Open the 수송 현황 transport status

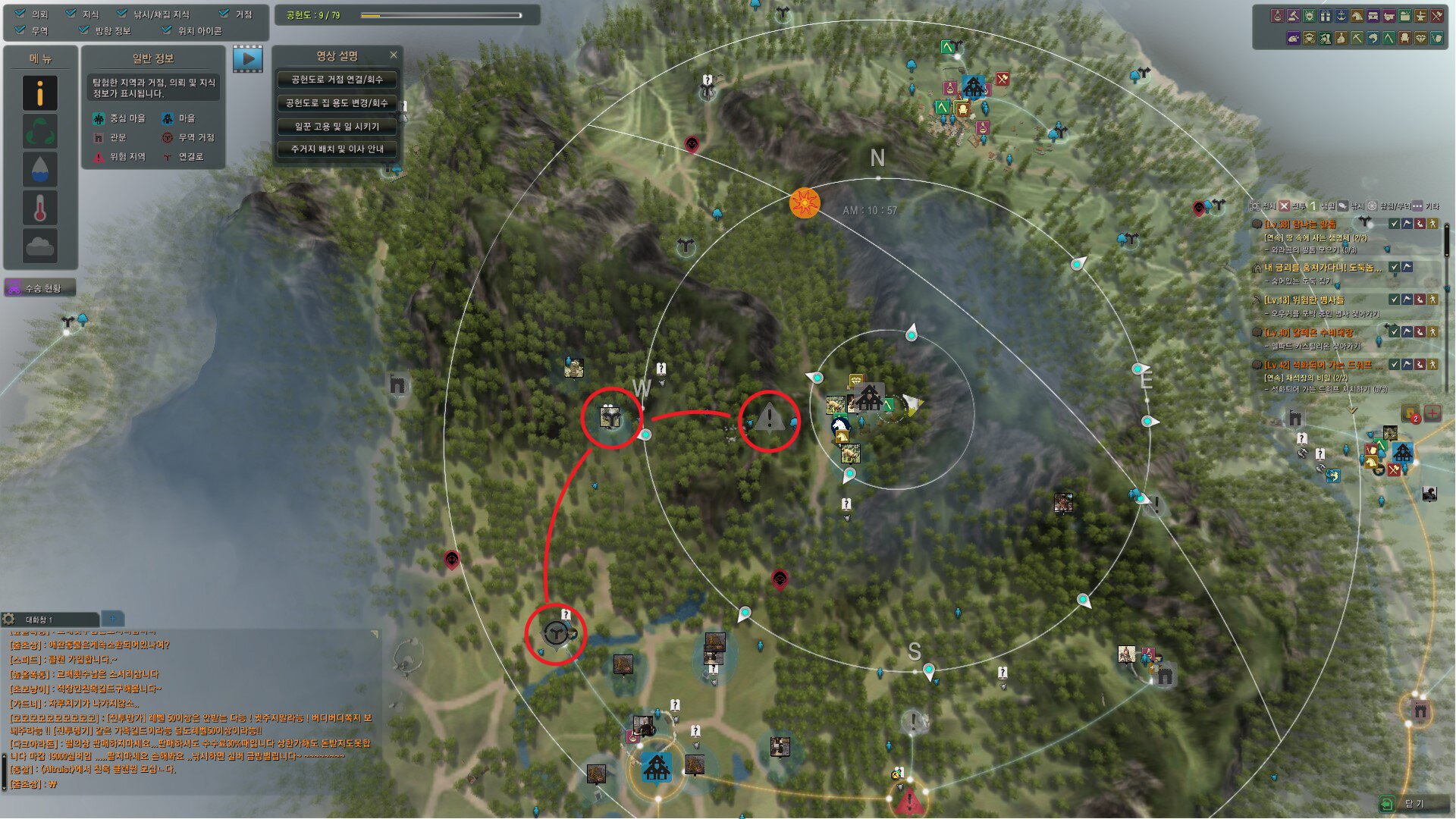(41, 288)
